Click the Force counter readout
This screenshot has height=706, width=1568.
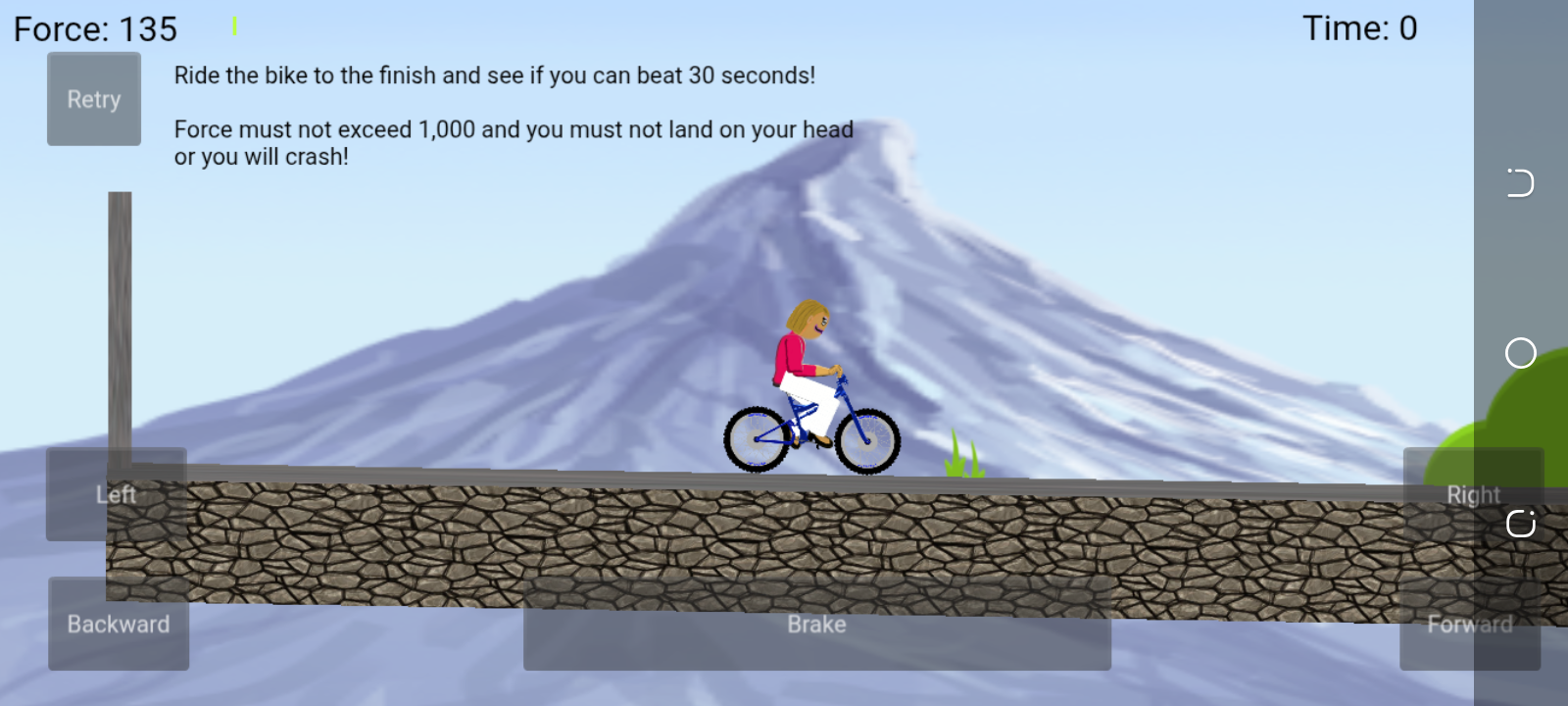coord(93,29)
